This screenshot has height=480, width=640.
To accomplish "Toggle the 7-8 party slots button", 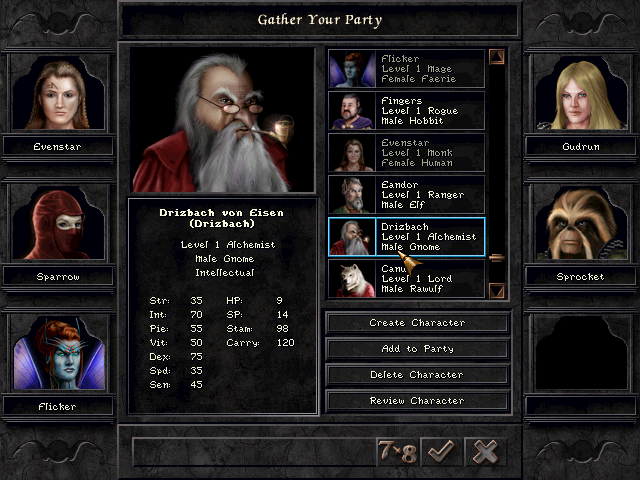I will 396,451.
